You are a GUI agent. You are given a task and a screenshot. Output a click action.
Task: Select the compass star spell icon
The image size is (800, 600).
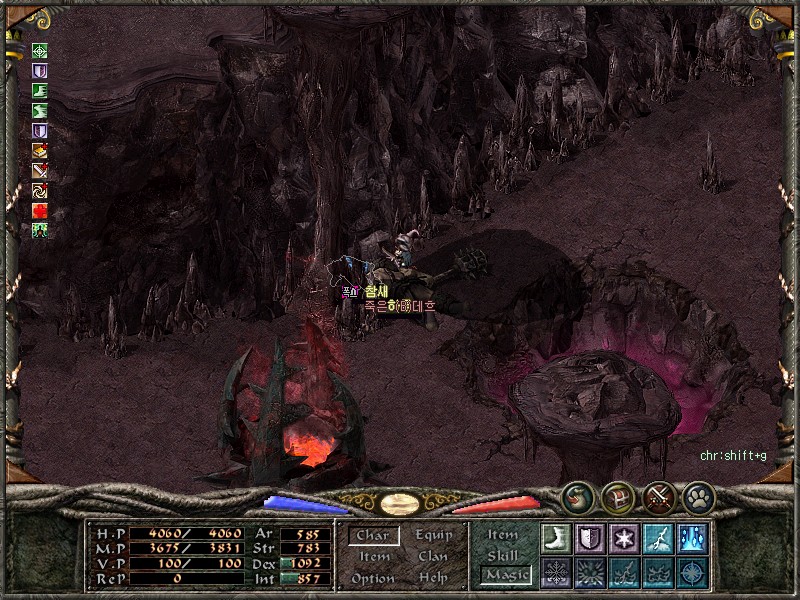pyautogui.click(x=692, y=572)
